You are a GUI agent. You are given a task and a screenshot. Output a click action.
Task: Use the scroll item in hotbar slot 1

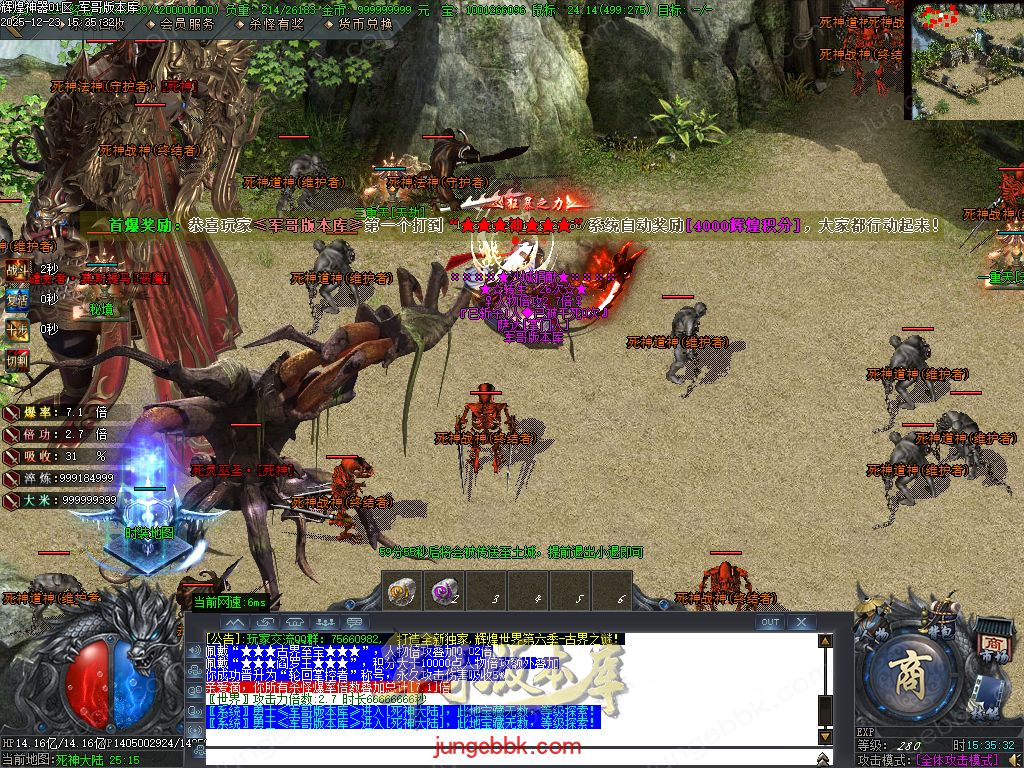[403, 593]
